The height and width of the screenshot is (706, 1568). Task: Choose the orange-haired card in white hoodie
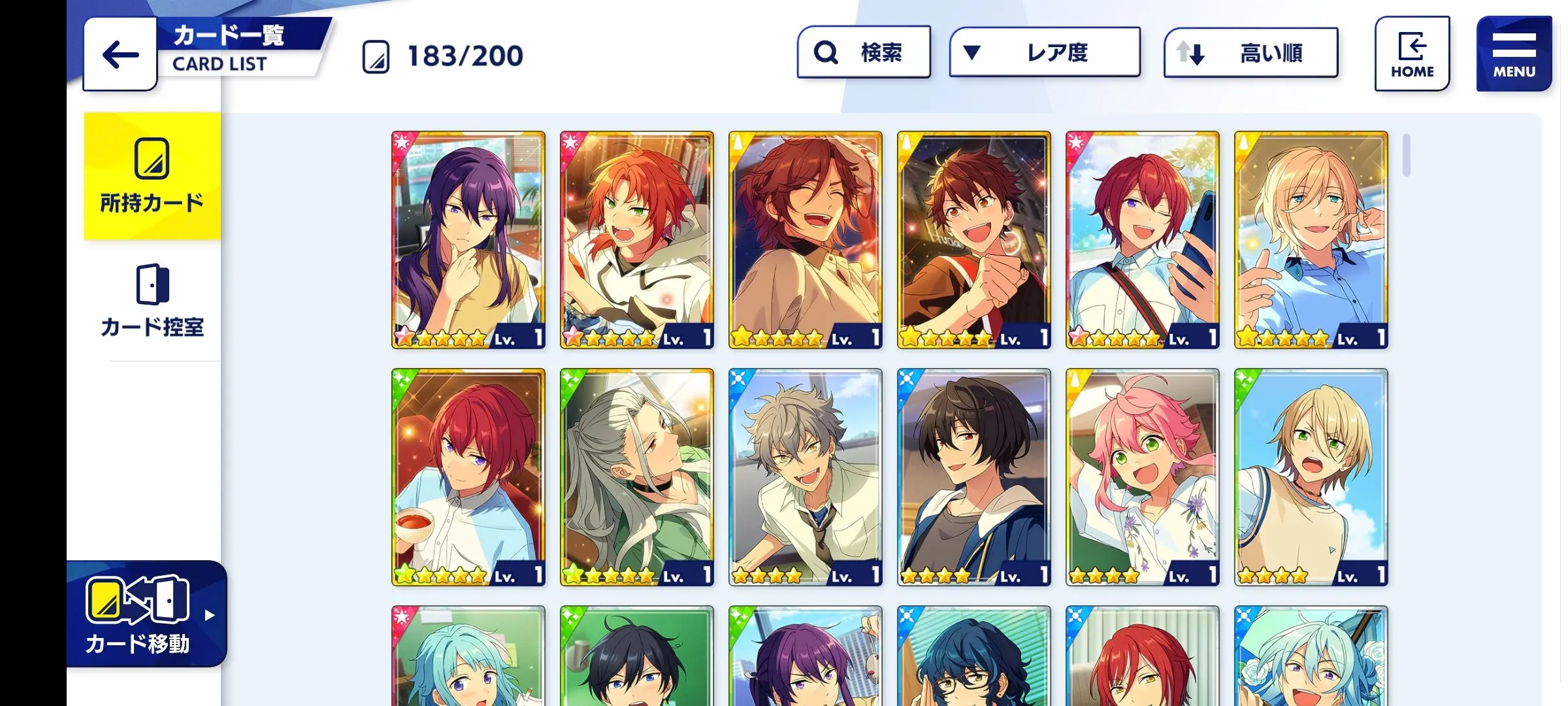[x=636, y=239]
